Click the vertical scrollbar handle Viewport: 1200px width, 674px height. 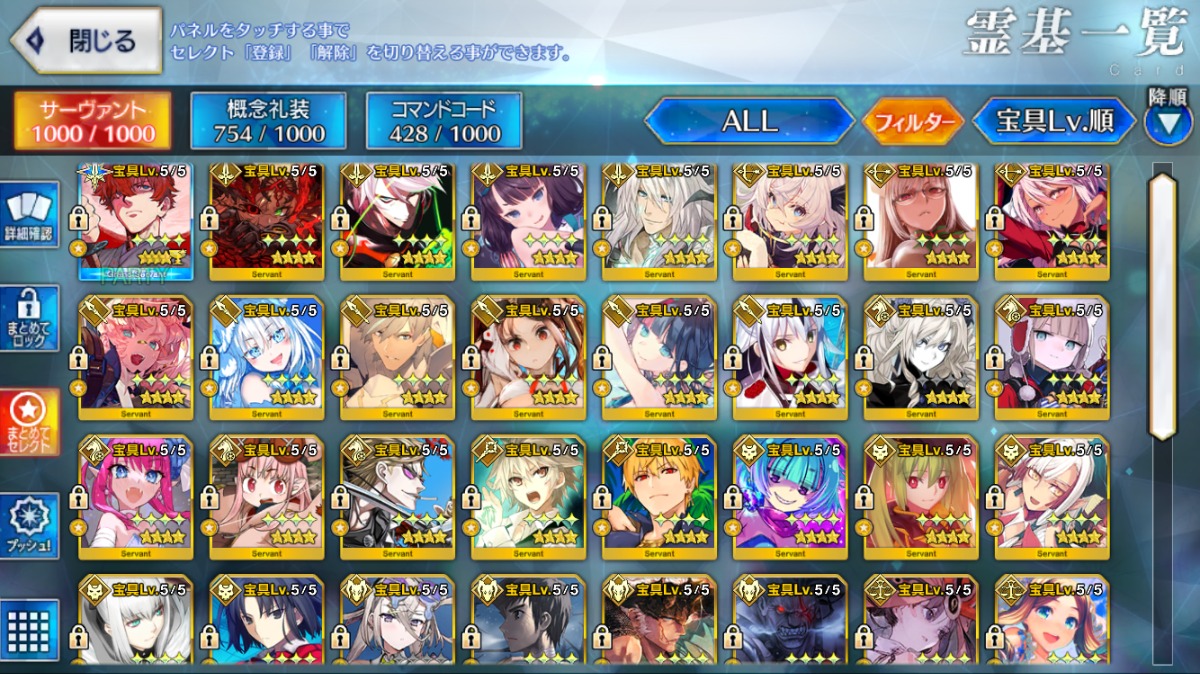[x=1163, y=305]
